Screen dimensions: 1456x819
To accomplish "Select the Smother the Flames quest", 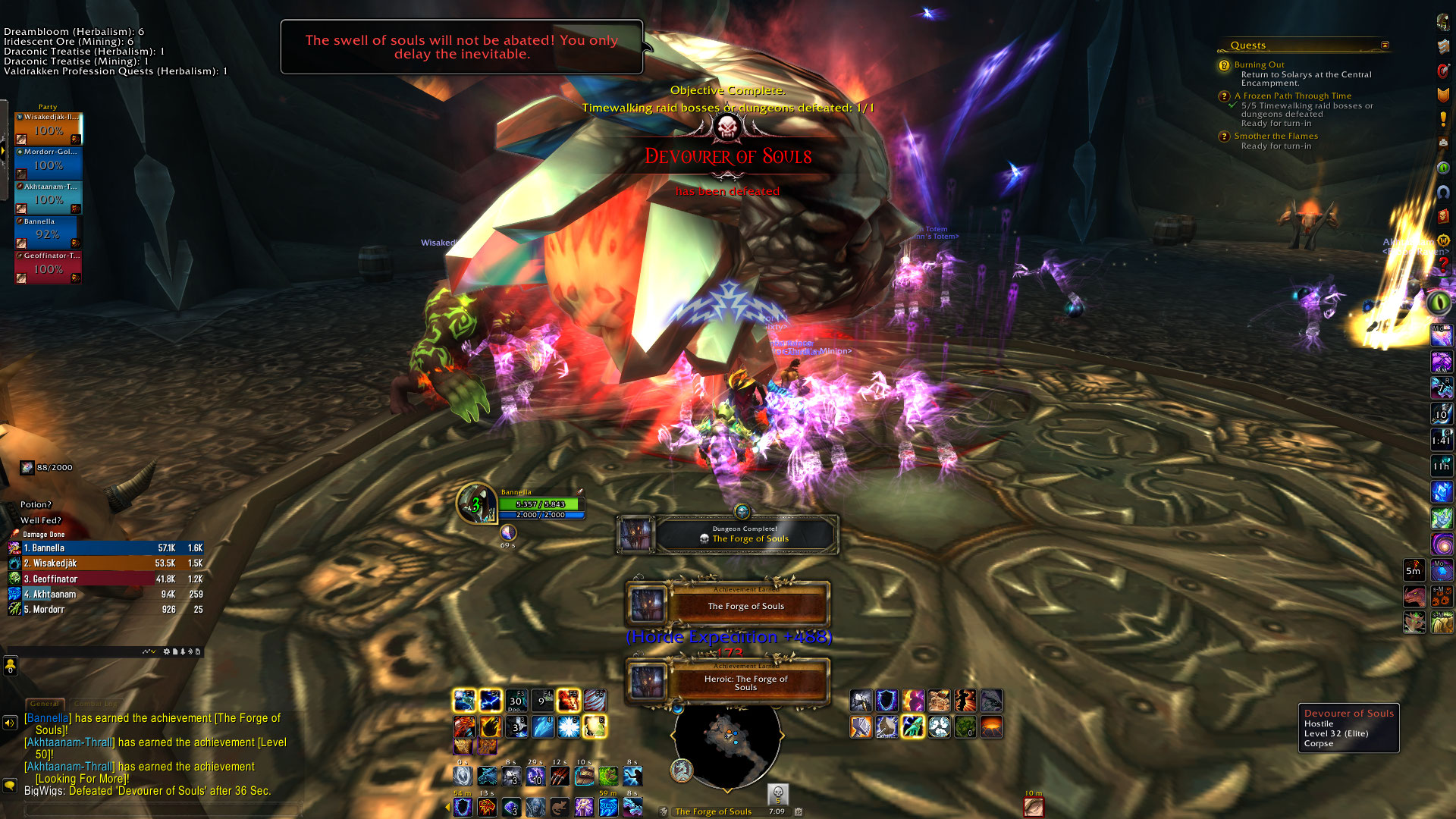I will [1276, 136].
